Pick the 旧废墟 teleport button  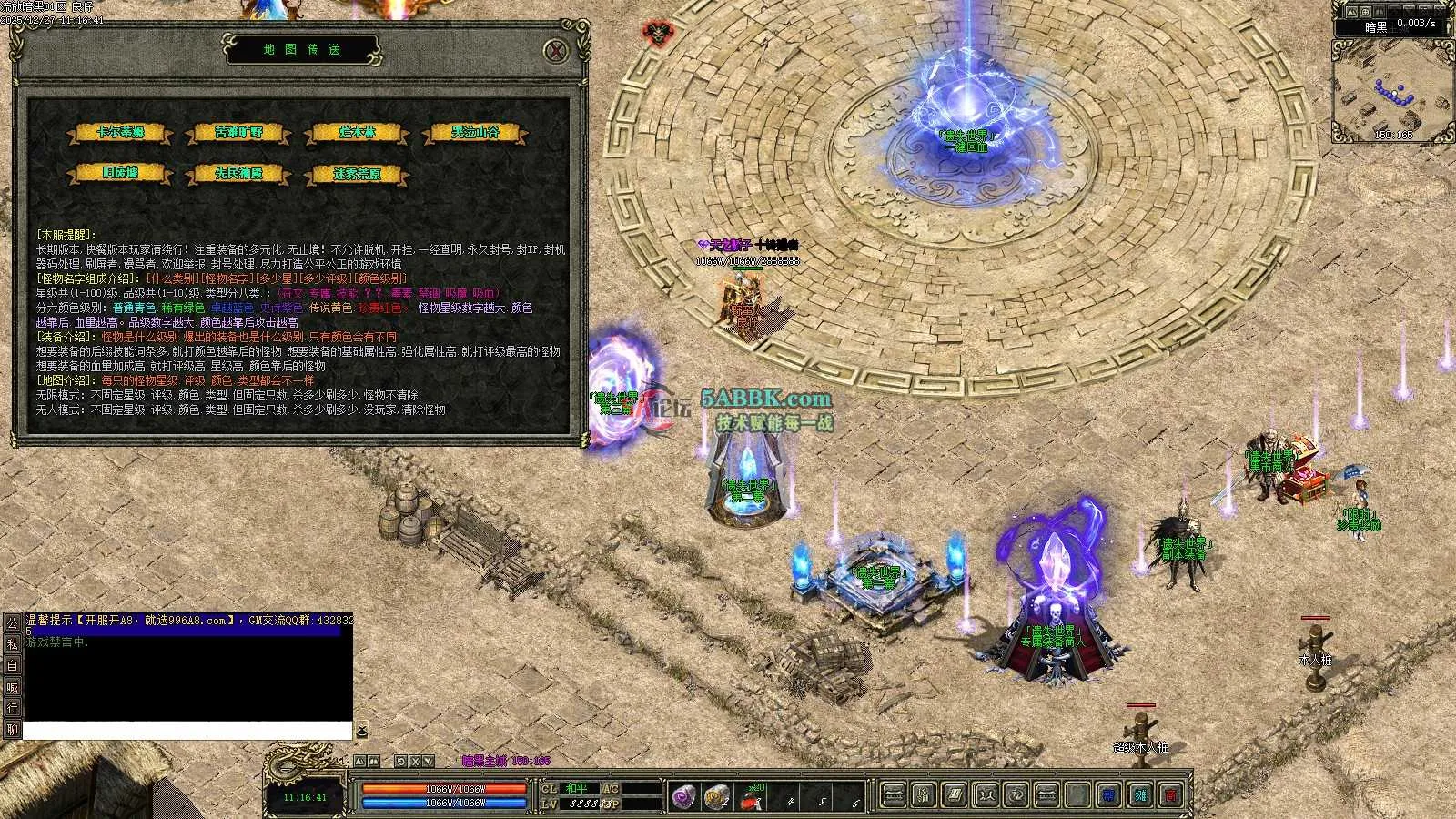click(120, 173)
